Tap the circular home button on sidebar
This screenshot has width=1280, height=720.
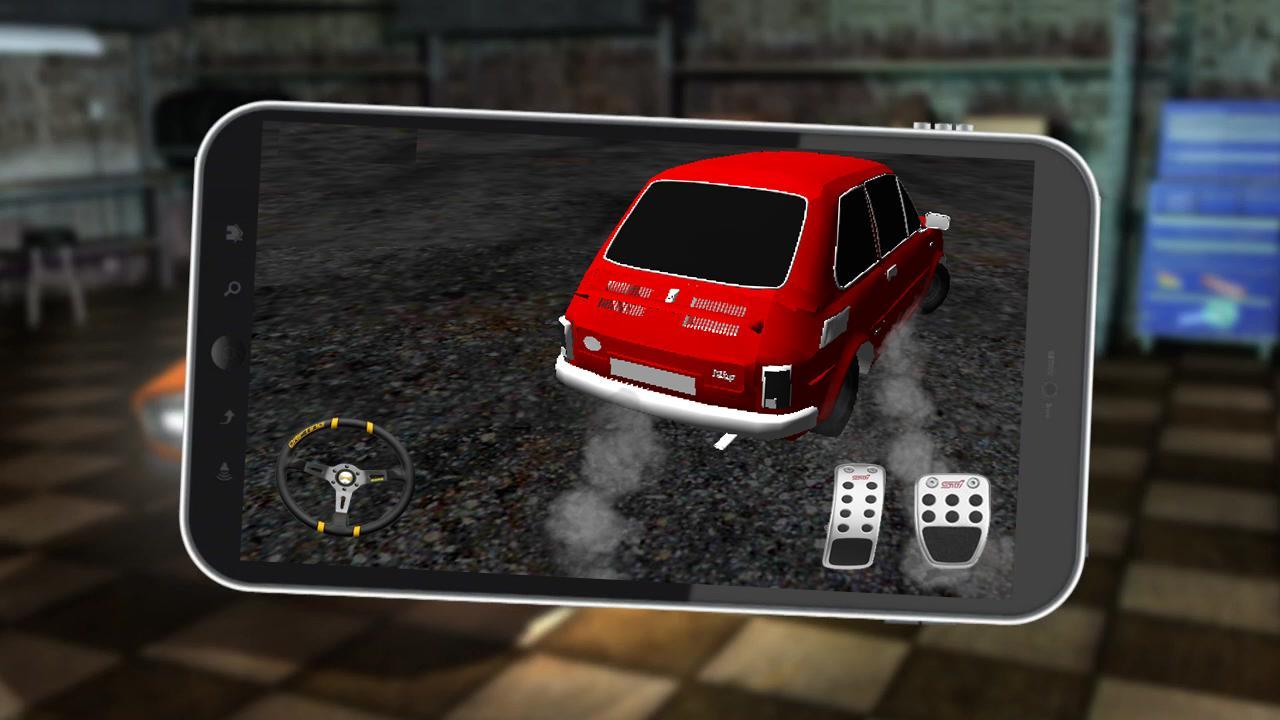click(225, 352)
